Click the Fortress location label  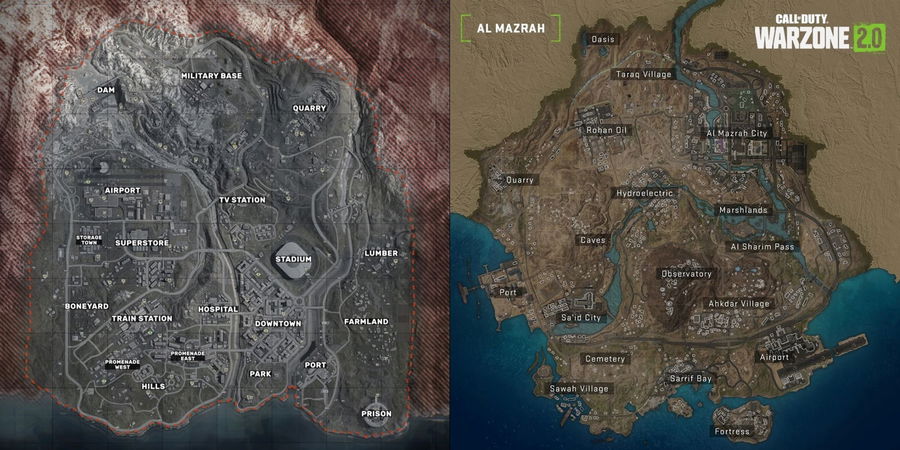point(728,432)
